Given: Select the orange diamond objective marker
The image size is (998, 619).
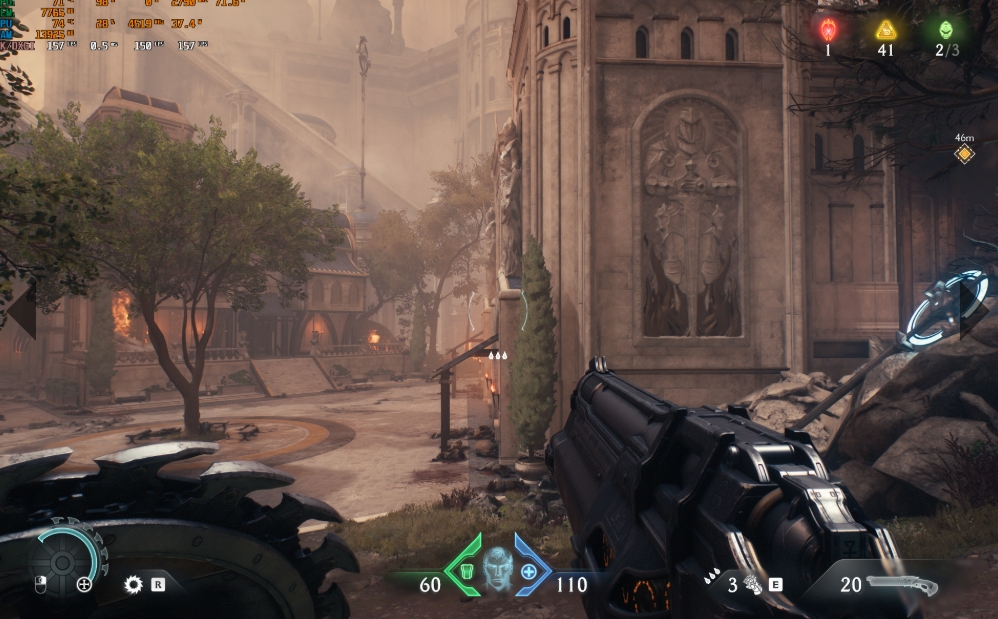Looking at the screenshot, I should click(x=964, y=154).
